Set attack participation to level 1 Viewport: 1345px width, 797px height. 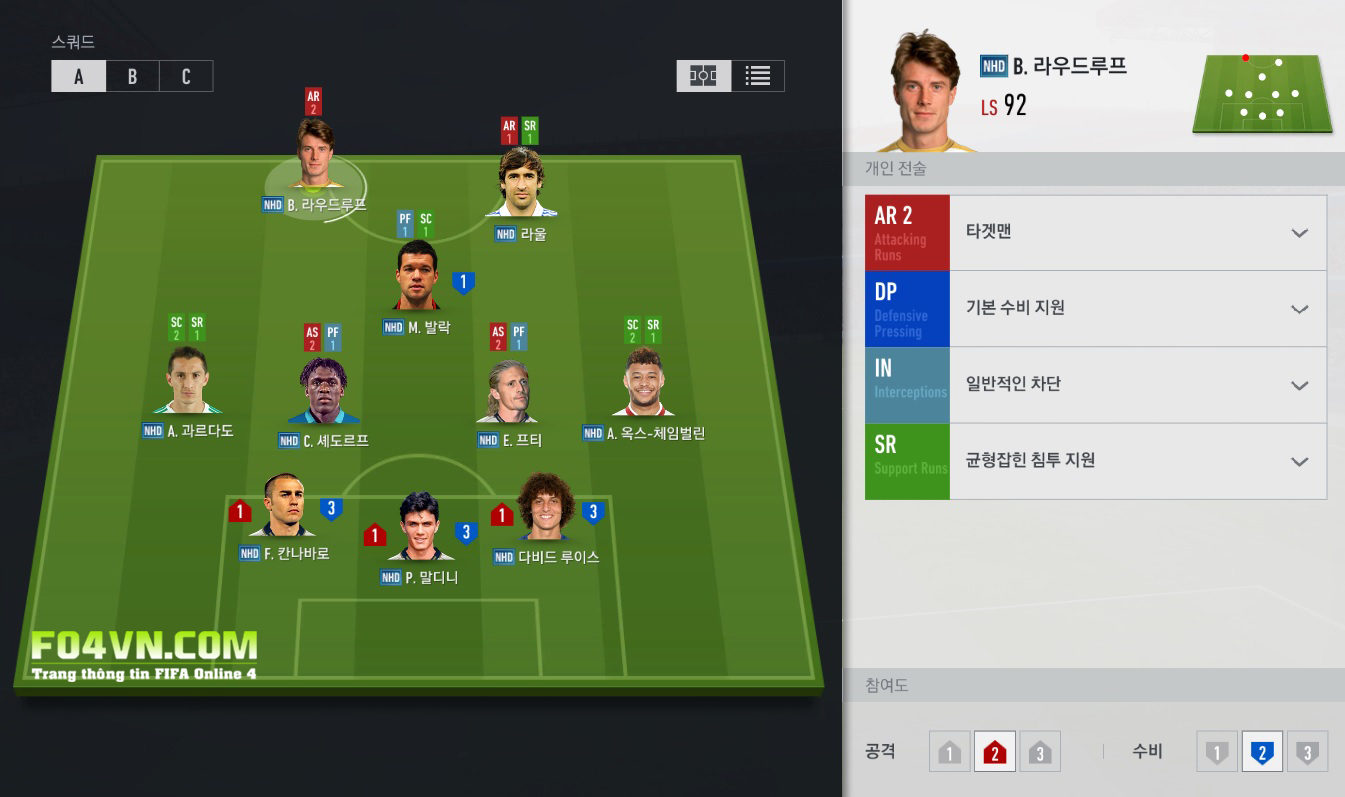coord(949,752)
